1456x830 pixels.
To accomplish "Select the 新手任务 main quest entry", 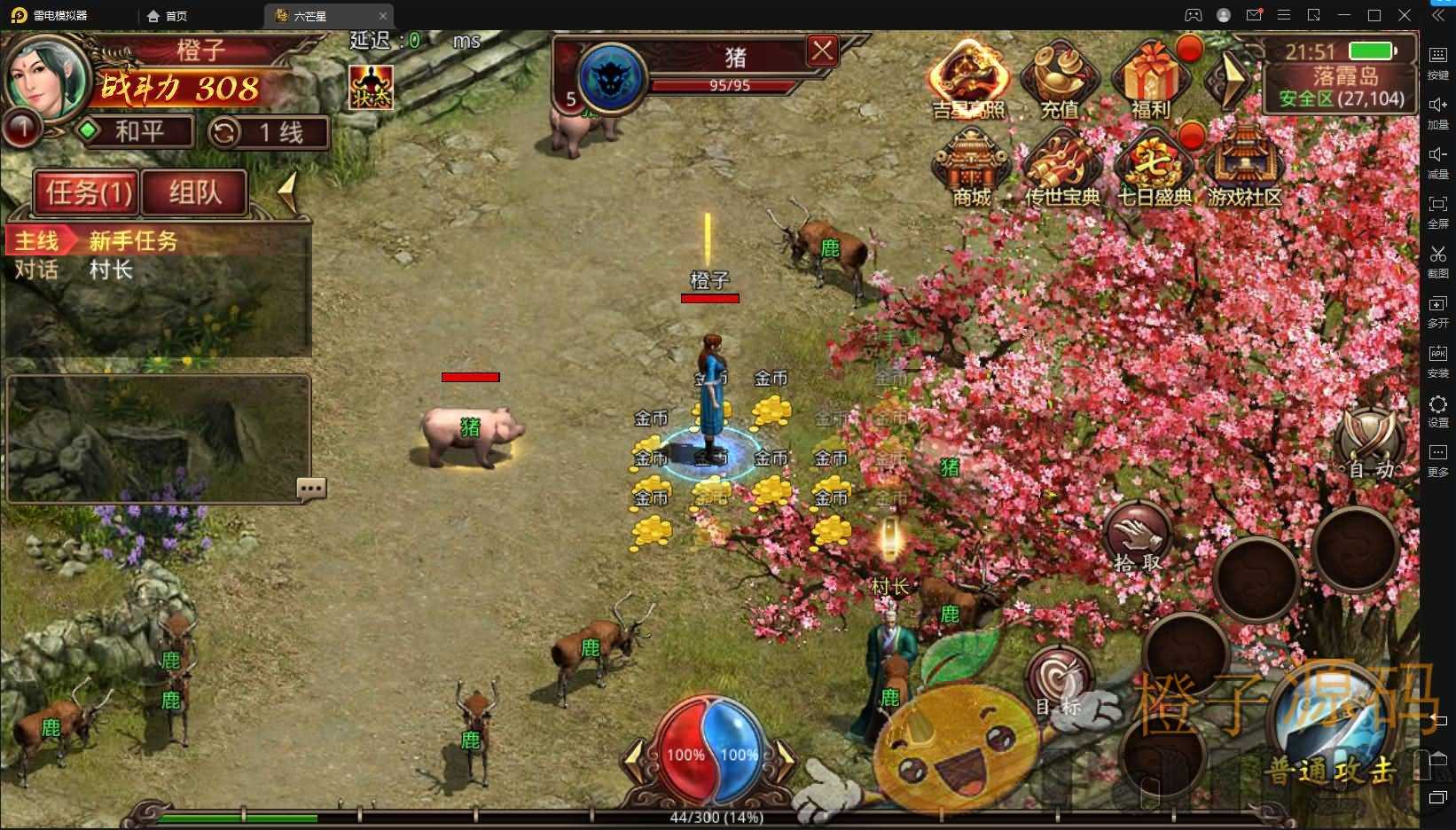I will pos(133,241).
